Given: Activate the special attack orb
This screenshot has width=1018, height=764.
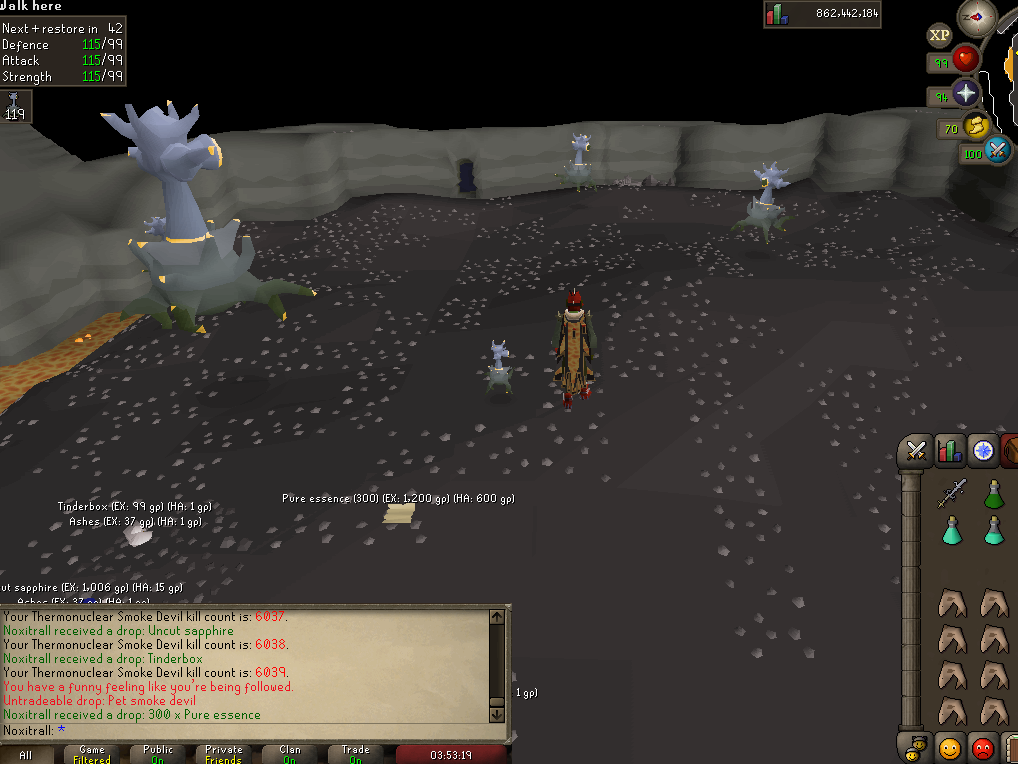Looking at the screenshot, I should coord(997,152).
